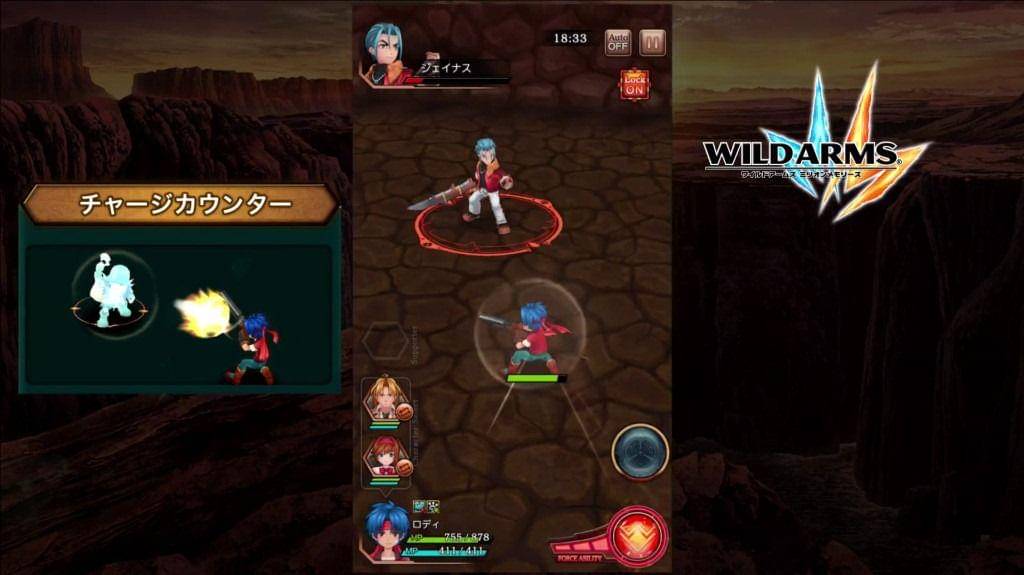The image size is (1024, 575).
Task: Tap the empty hexagonal supporter slot
Action: (x=386, y=343)
